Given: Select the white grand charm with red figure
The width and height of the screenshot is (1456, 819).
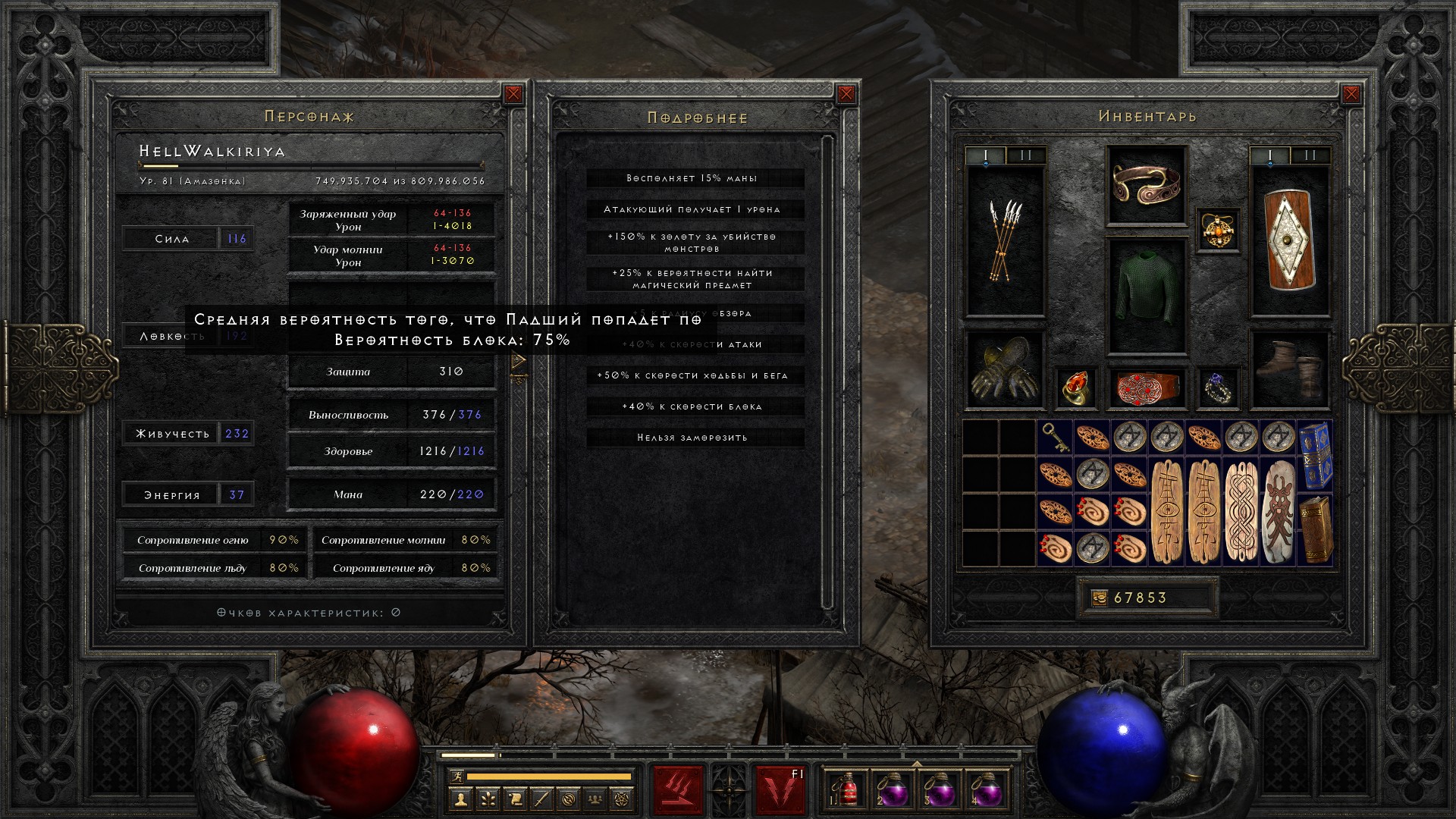Looking at the screenshot, I should 1279,511.
